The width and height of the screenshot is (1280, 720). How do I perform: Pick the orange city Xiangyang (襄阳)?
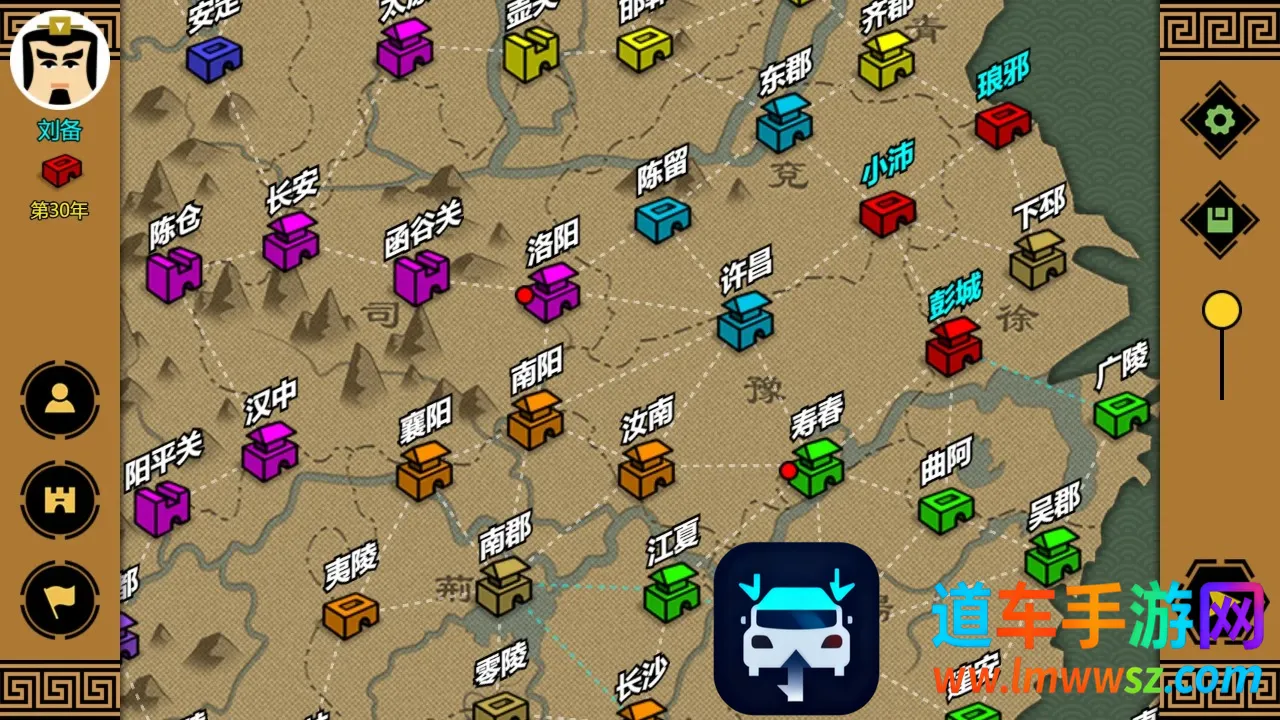(424, 470)
